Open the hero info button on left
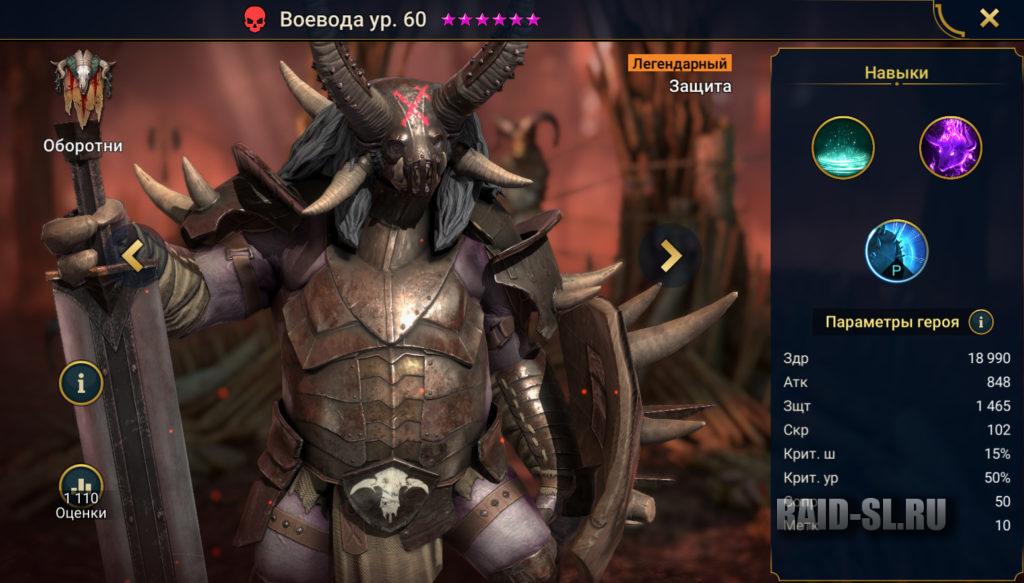Screen dimensions: 1024x583 (x=81, y=383)
